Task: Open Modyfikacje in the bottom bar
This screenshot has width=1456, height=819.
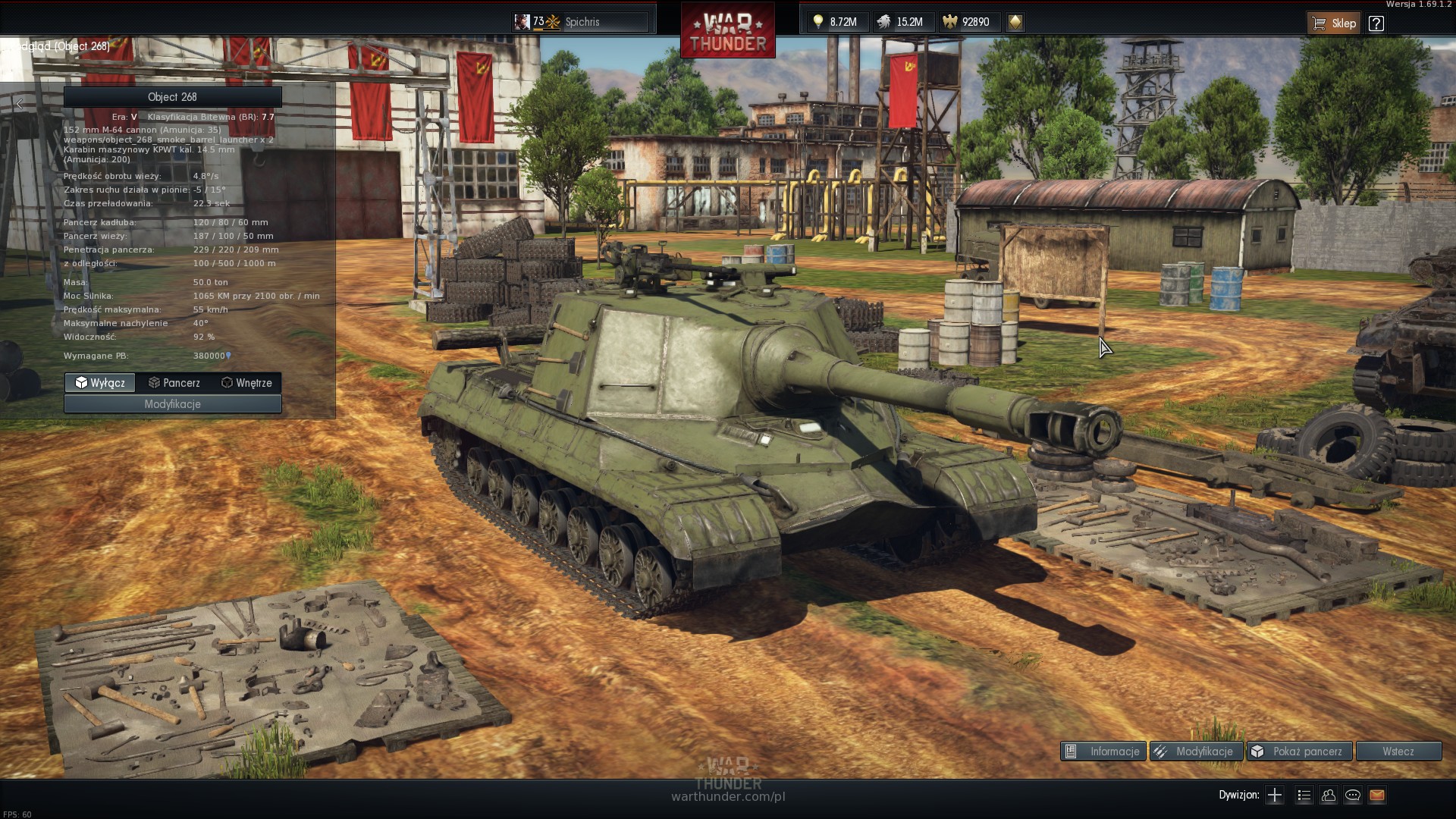Action: pyautogui.click(x=1196, y=752)
